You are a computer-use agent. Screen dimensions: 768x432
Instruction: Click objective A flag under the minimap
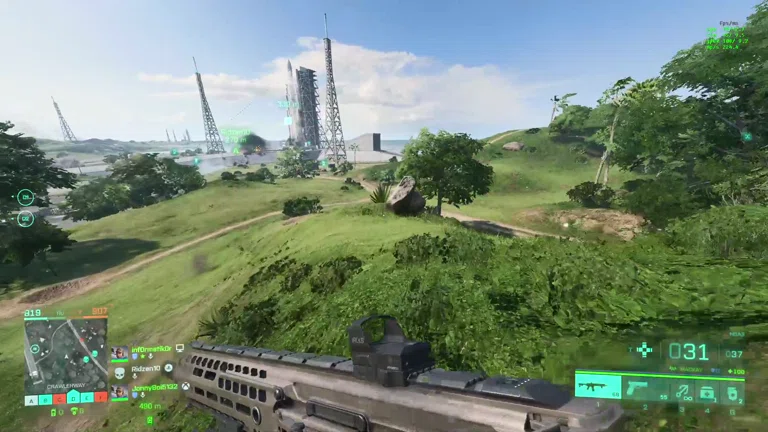coord(31,399)
